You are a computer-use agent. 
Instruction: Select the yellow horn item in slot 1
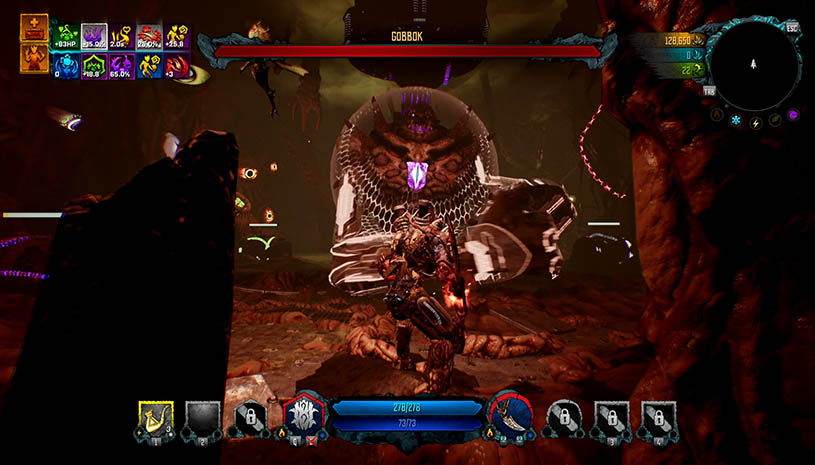[x=155, y=419]
